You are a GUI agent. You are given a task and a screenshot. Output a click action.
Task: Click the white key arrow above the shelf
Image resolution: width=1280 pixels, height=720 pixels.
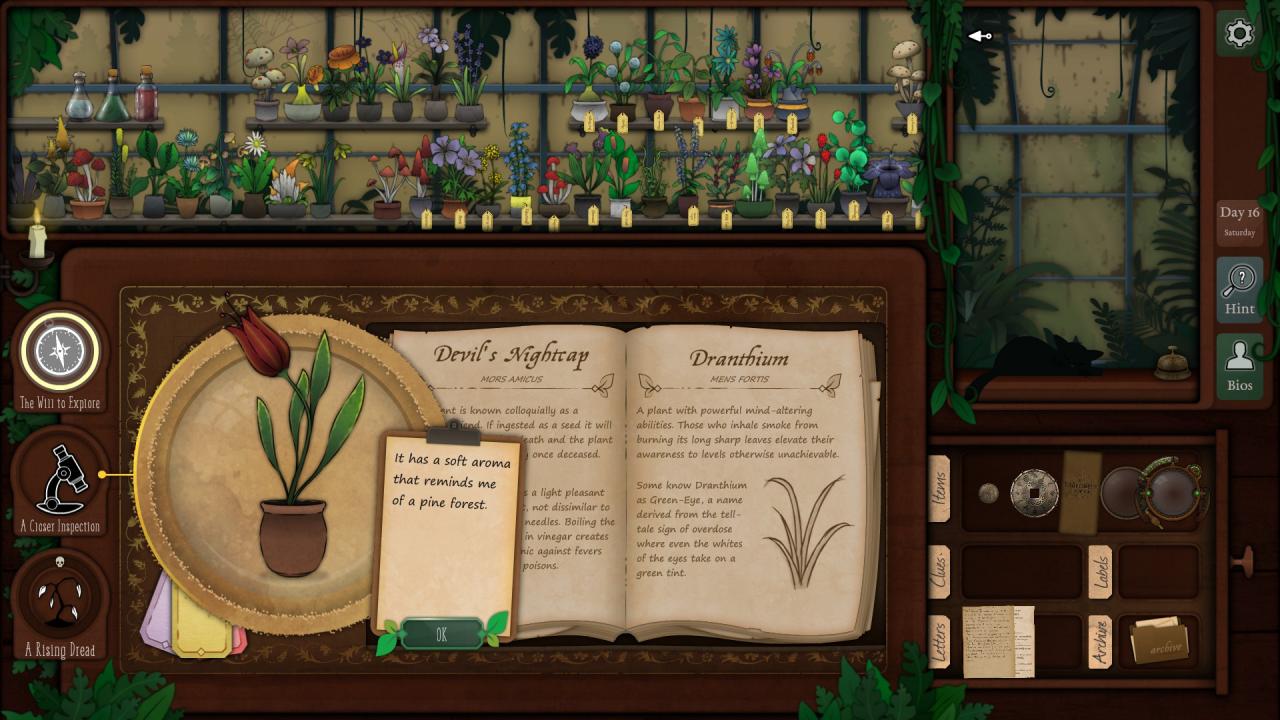(979, 37)
